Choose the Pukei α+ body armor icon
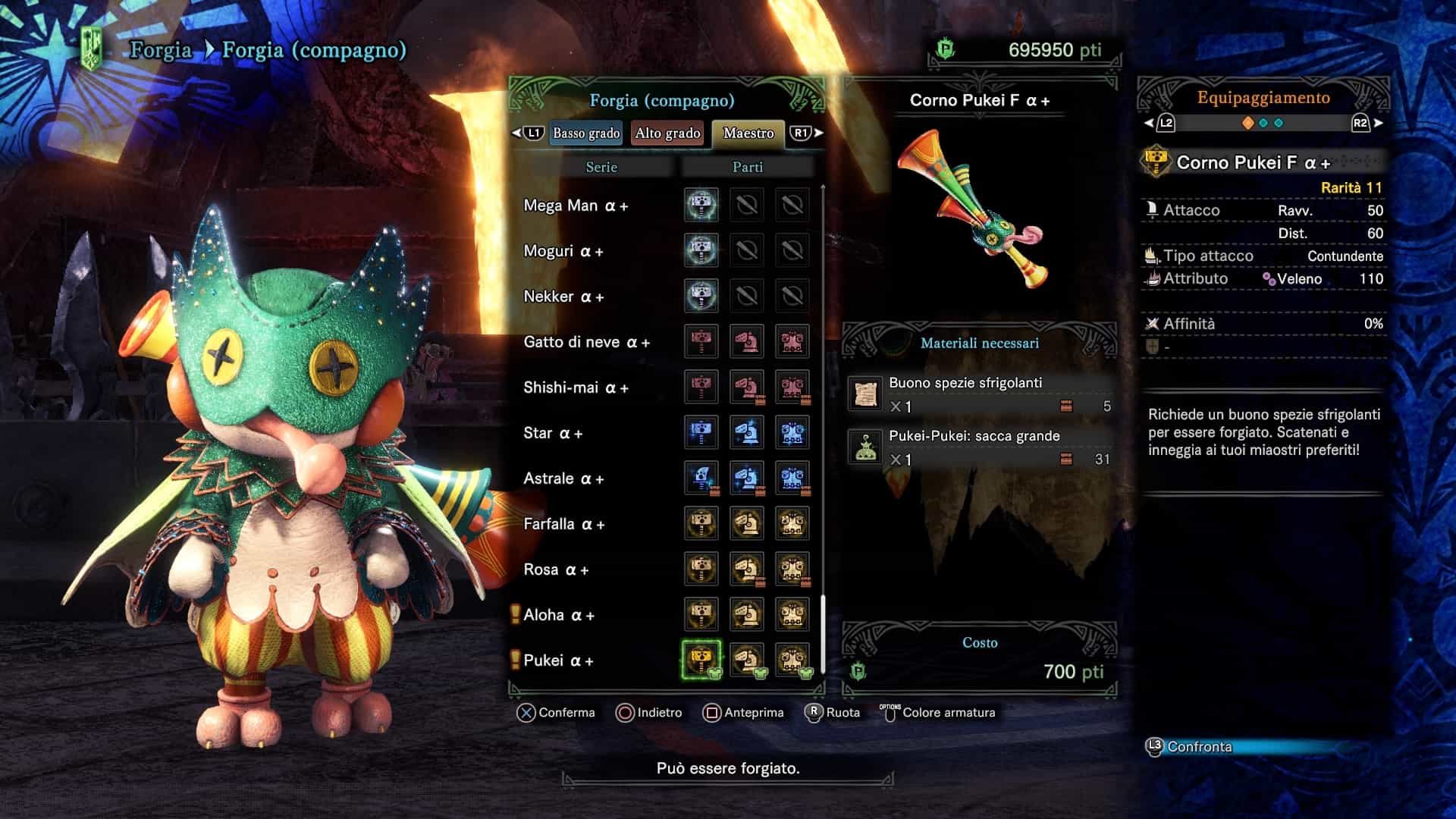The width and height of the screenshot is (1456, 819). pyautogui.click(x=792, y=659)
